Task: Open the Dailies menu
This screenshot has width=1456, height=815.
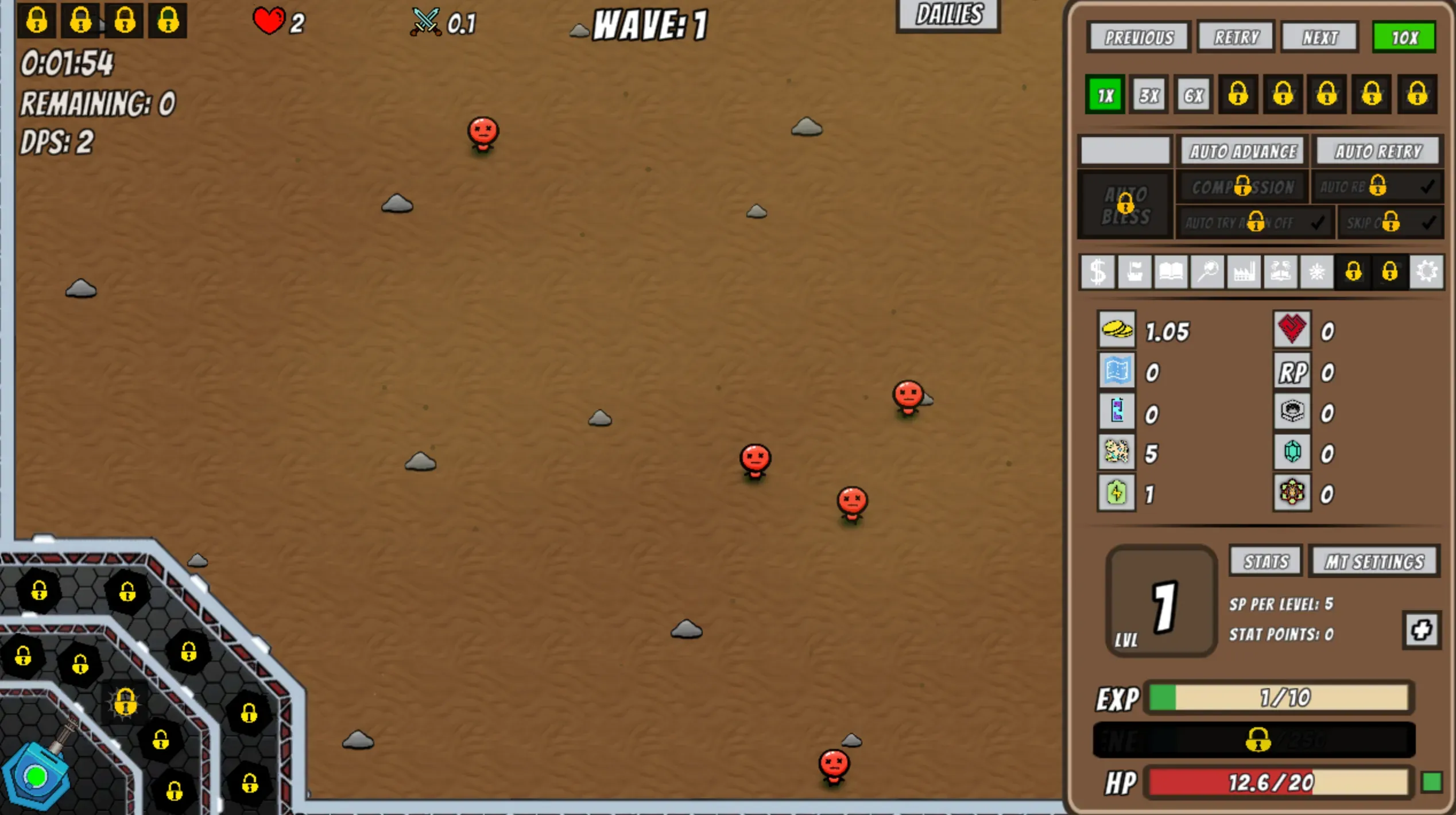Action: tap(947, 15)
